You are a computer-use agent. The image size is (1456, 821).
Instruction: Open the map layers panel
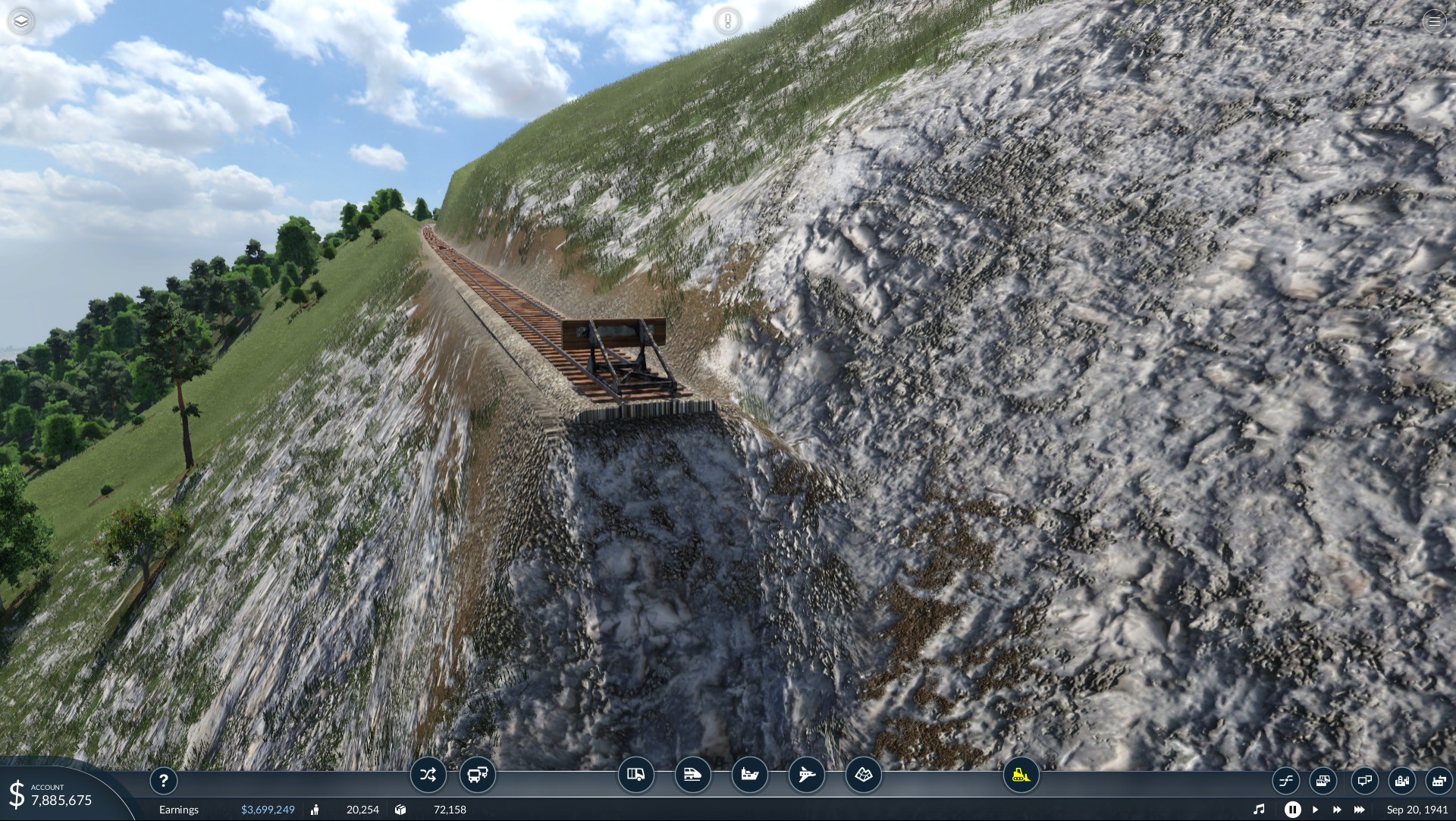21,21
